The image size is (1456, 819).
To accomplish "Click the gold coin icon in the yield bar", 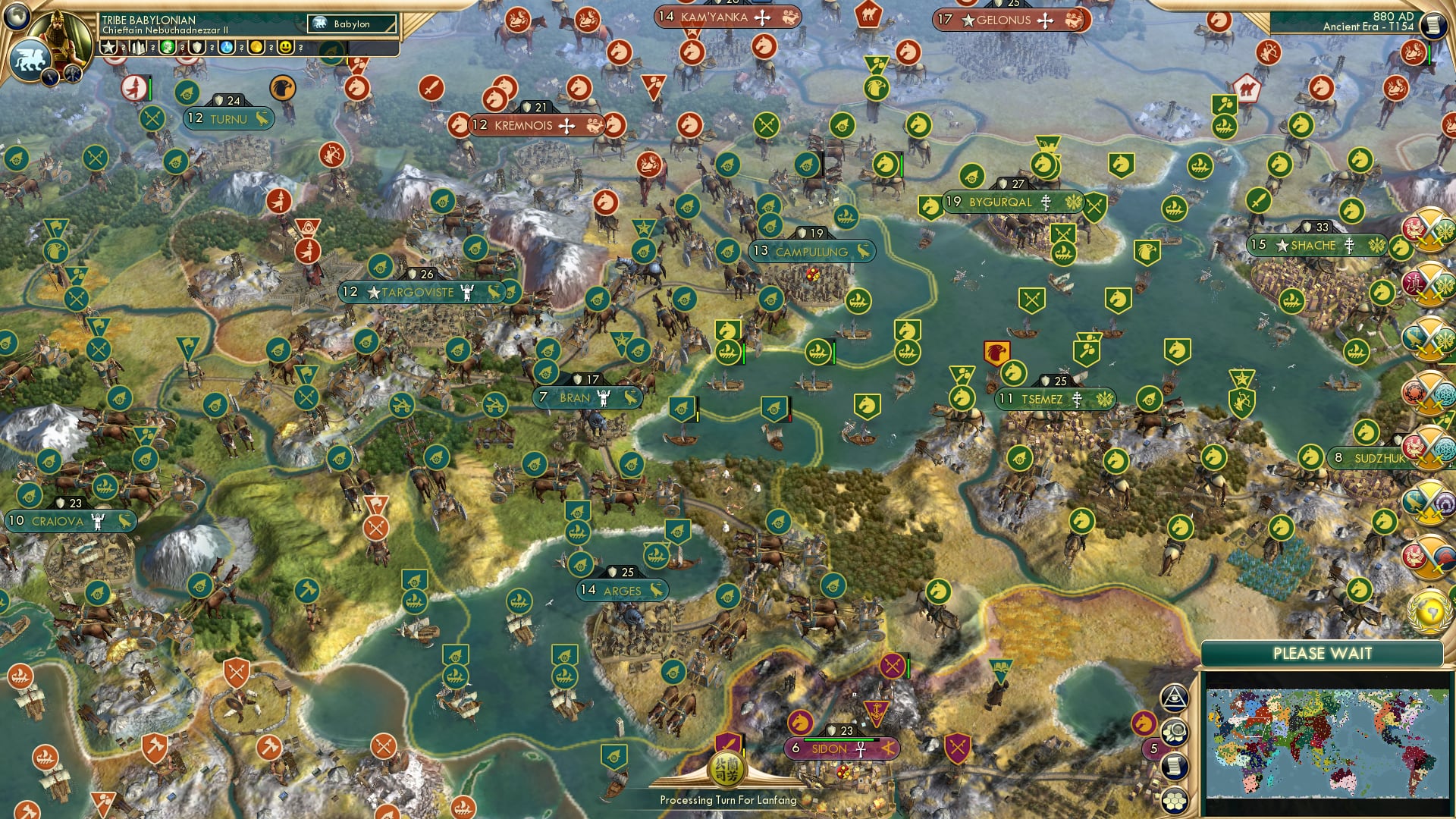I will (258, 49).
